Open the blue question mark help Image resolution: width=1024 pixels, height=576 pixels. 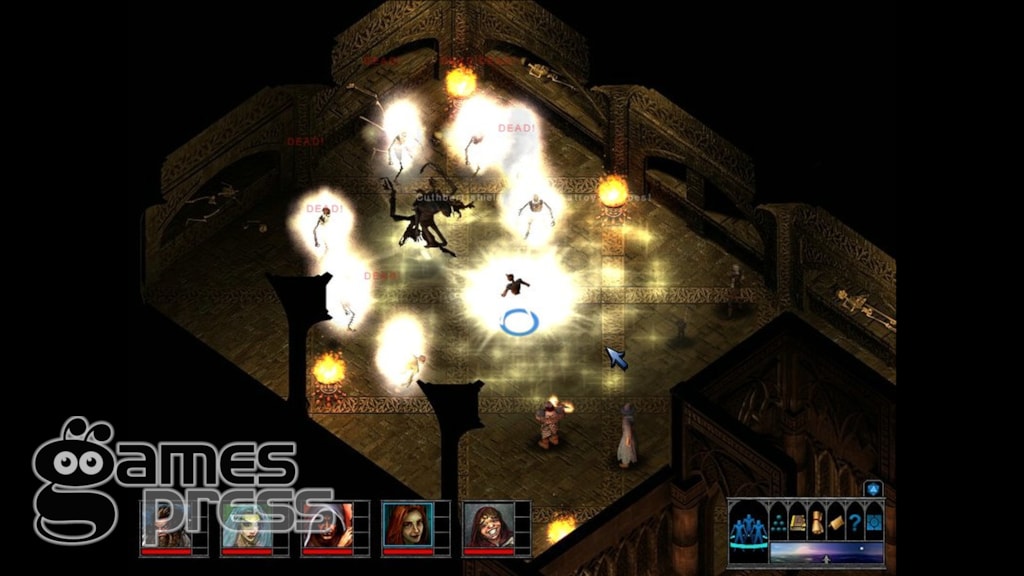(x=855, y=521)
